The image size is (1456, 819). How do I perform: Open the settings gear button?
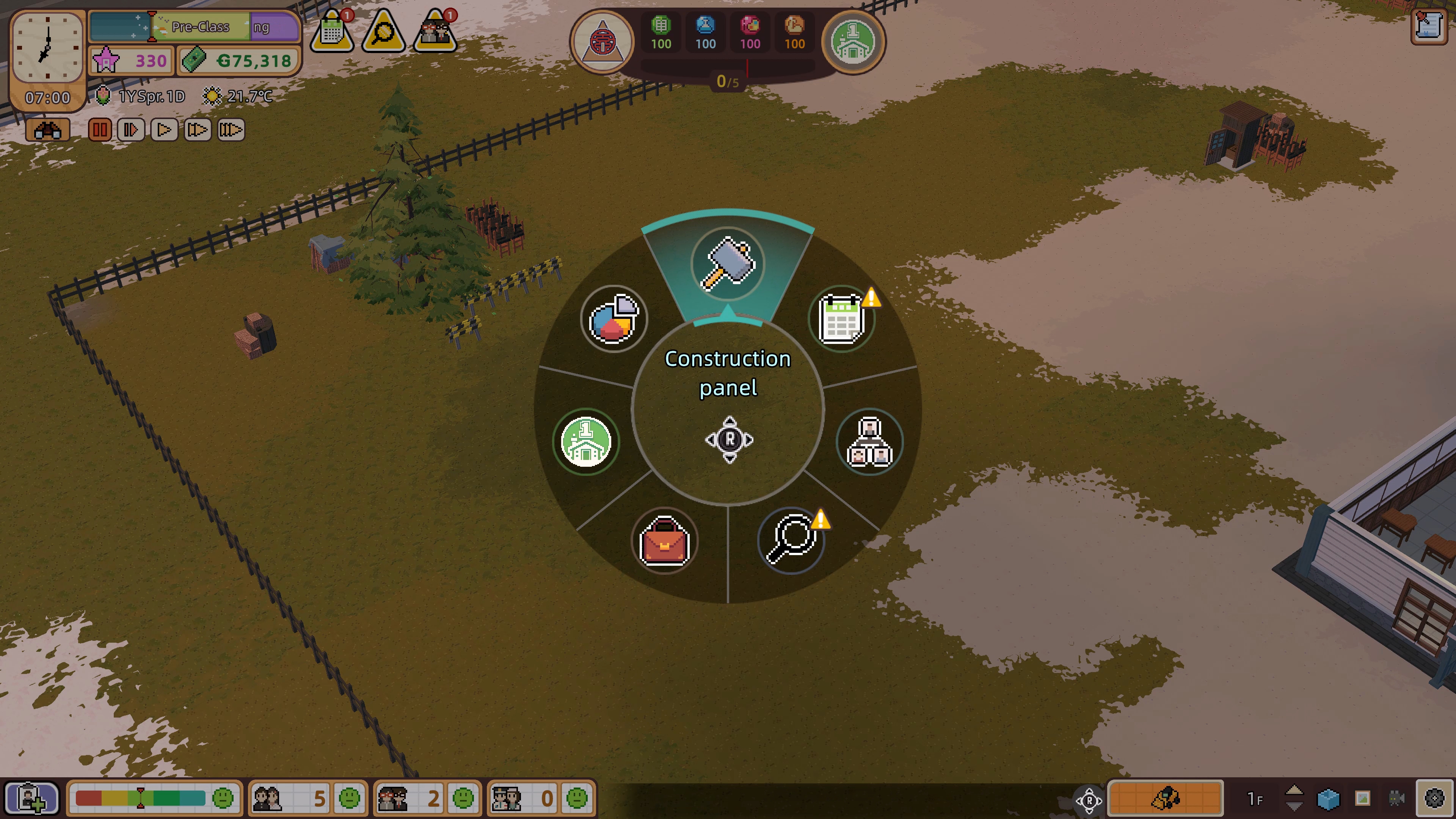(1434, 798)
